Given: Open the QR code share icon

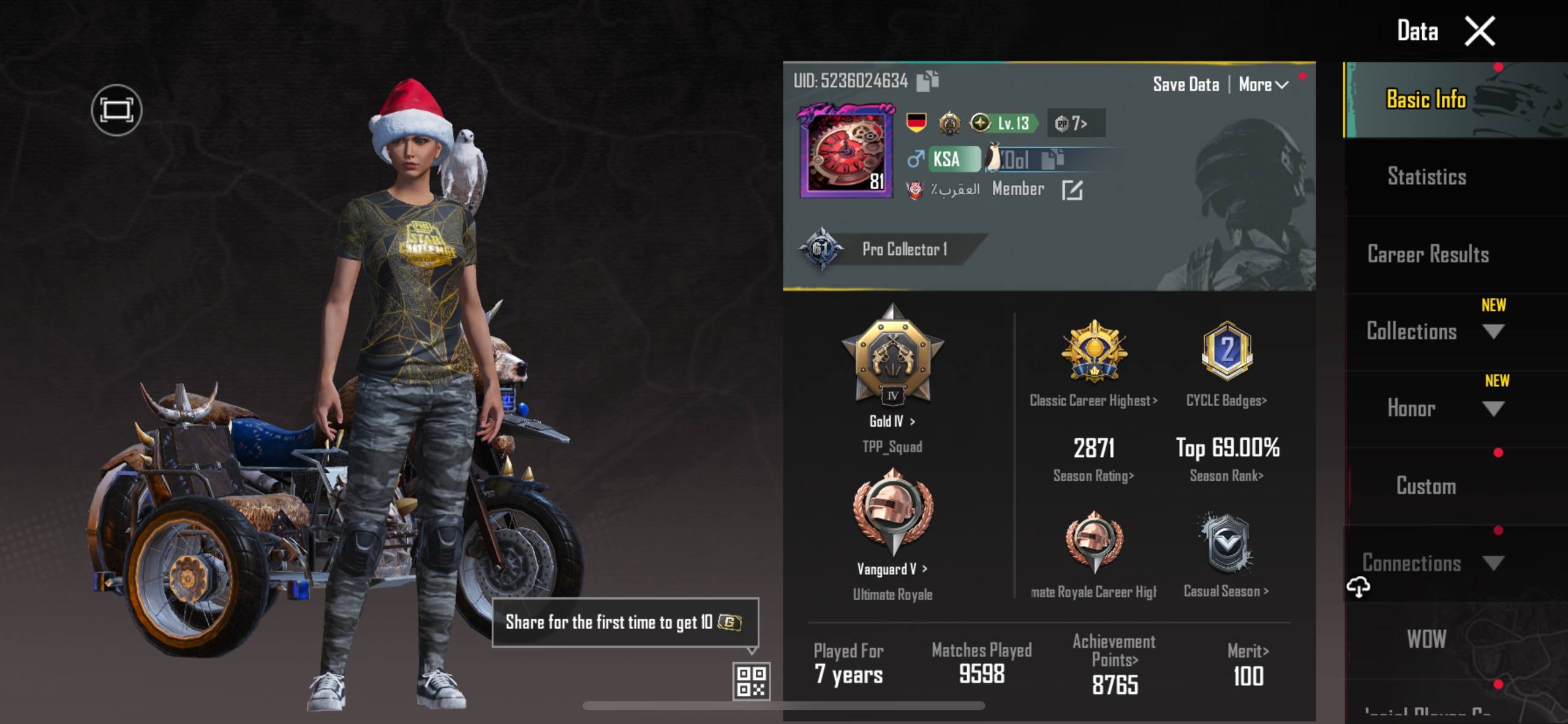Looking at the screenshot, I should pyautogui.click(x=751, y=681).
